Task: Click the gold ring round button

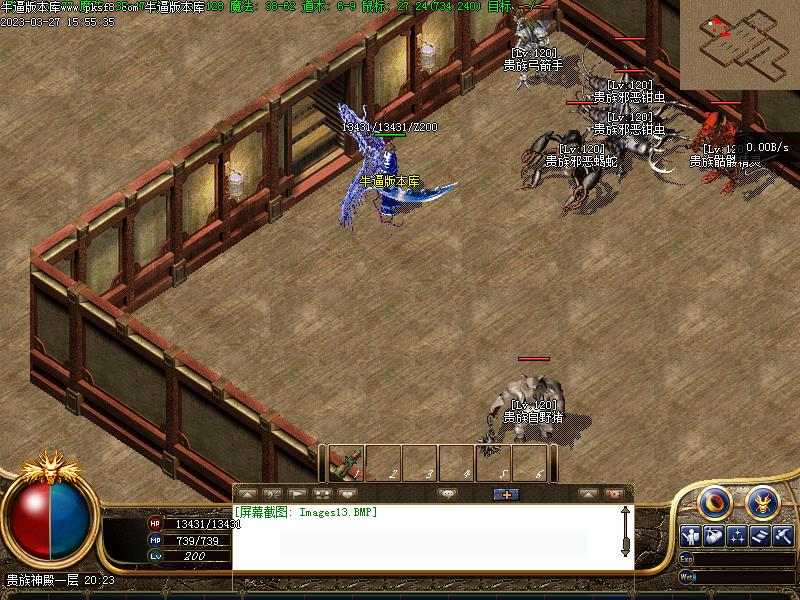Action: 714,501
